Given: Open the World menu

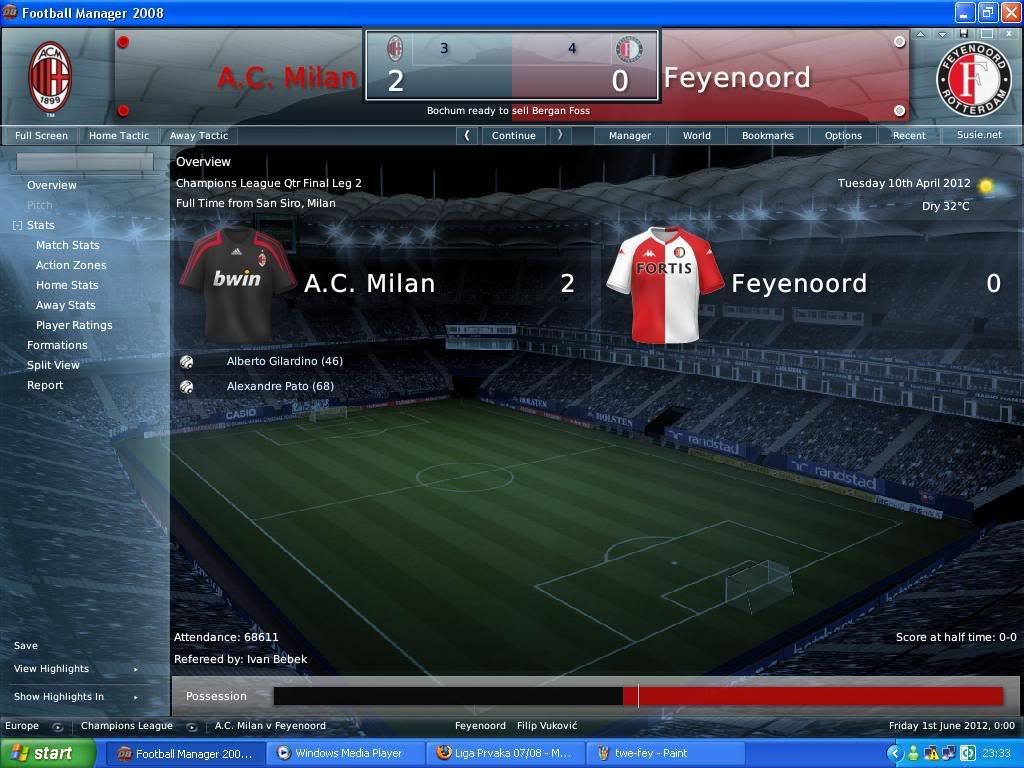Looking at the screenshot, I should coord(697,135).
